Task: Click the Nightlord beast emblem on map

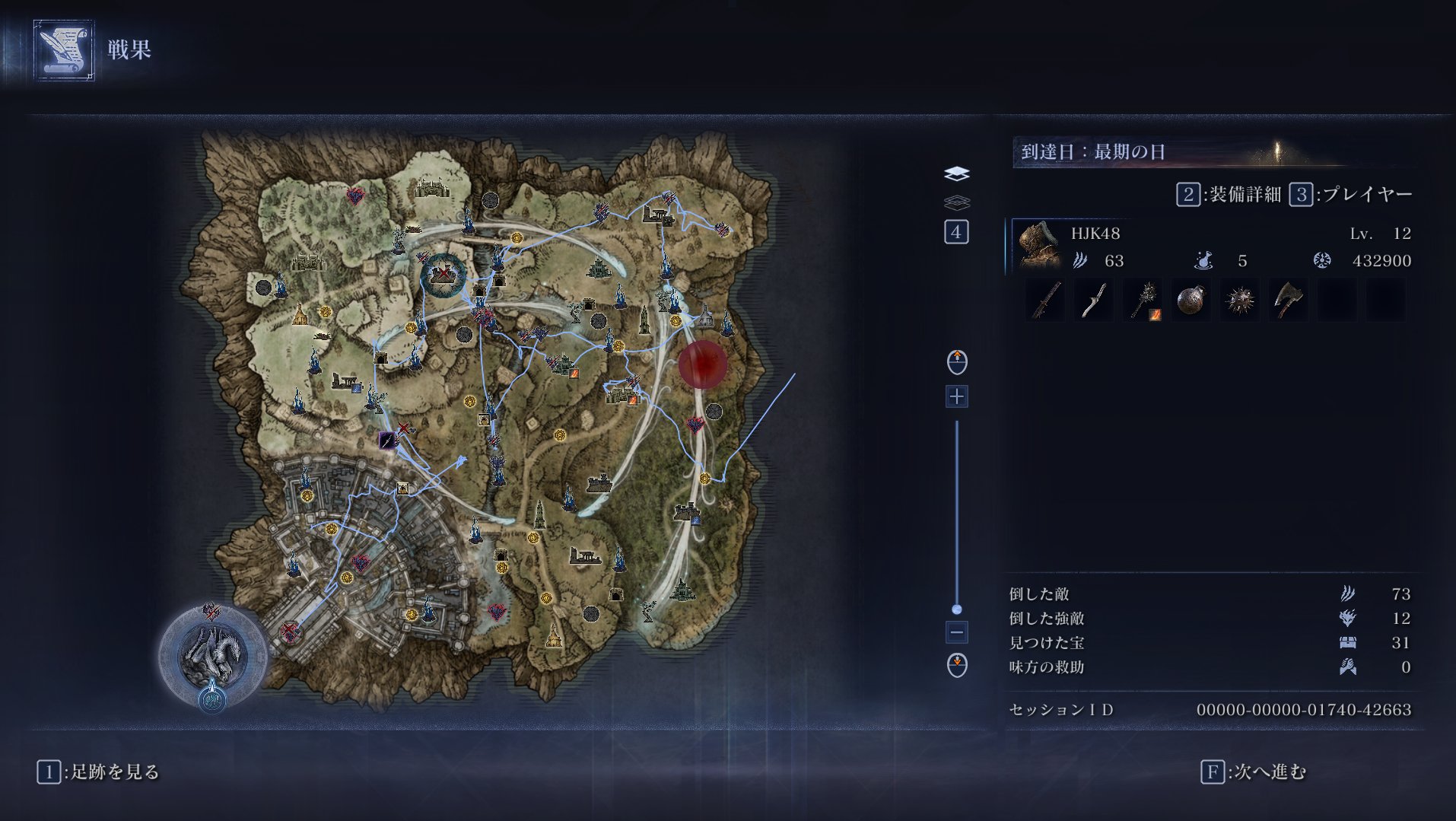Action: tap(212, 654)
